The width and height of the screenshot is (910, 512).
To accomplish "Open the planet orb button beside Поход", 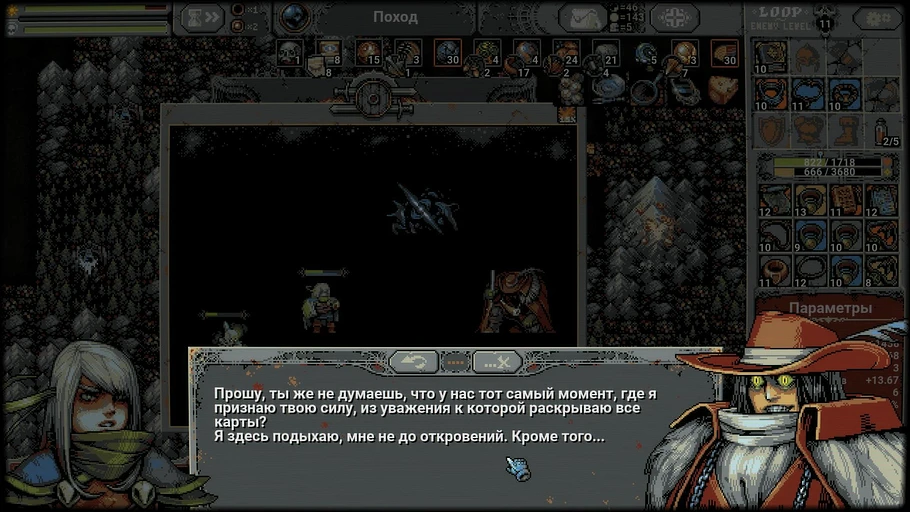I will pos(294,17).
